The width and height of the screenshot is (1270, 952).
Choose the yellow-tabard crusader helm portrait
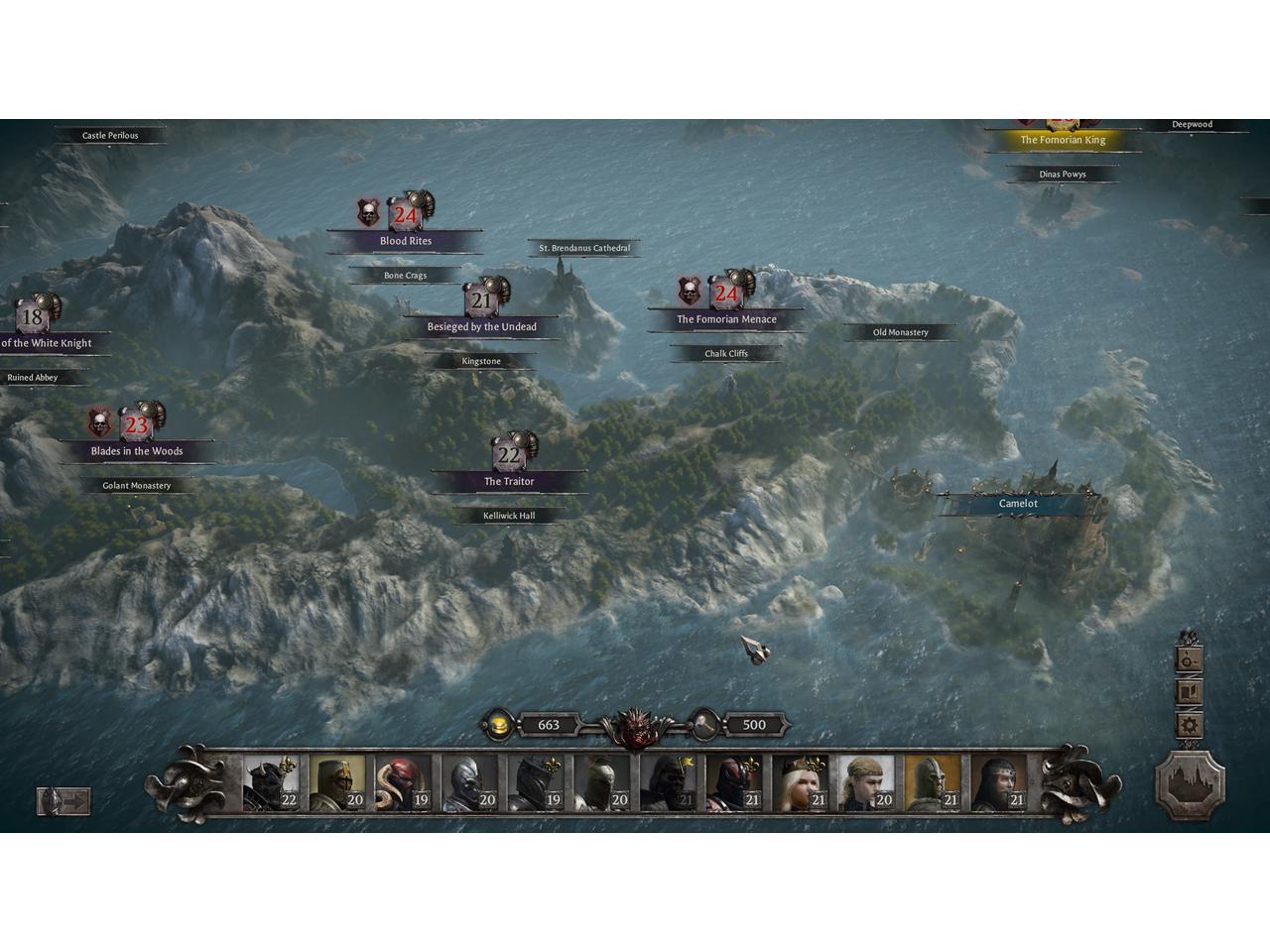[337, 783]
